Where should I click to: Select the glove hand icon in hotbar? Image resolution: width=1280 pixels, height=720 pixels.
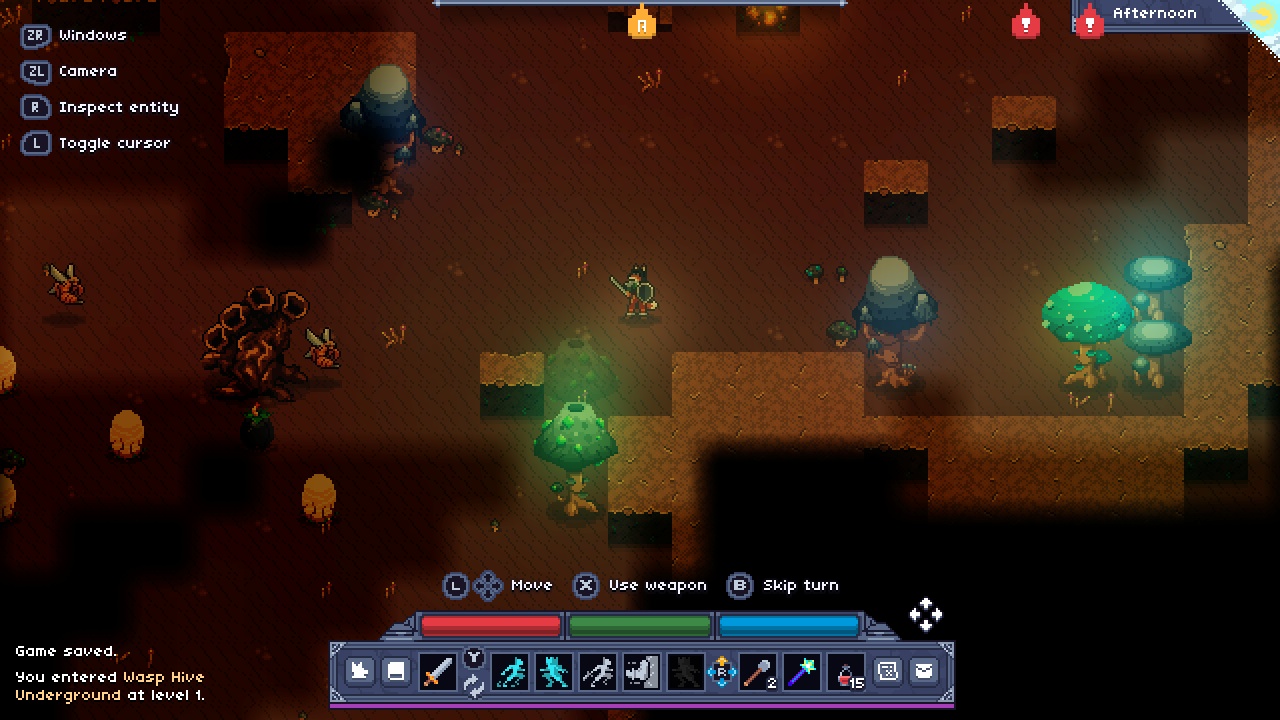[360, 671]
